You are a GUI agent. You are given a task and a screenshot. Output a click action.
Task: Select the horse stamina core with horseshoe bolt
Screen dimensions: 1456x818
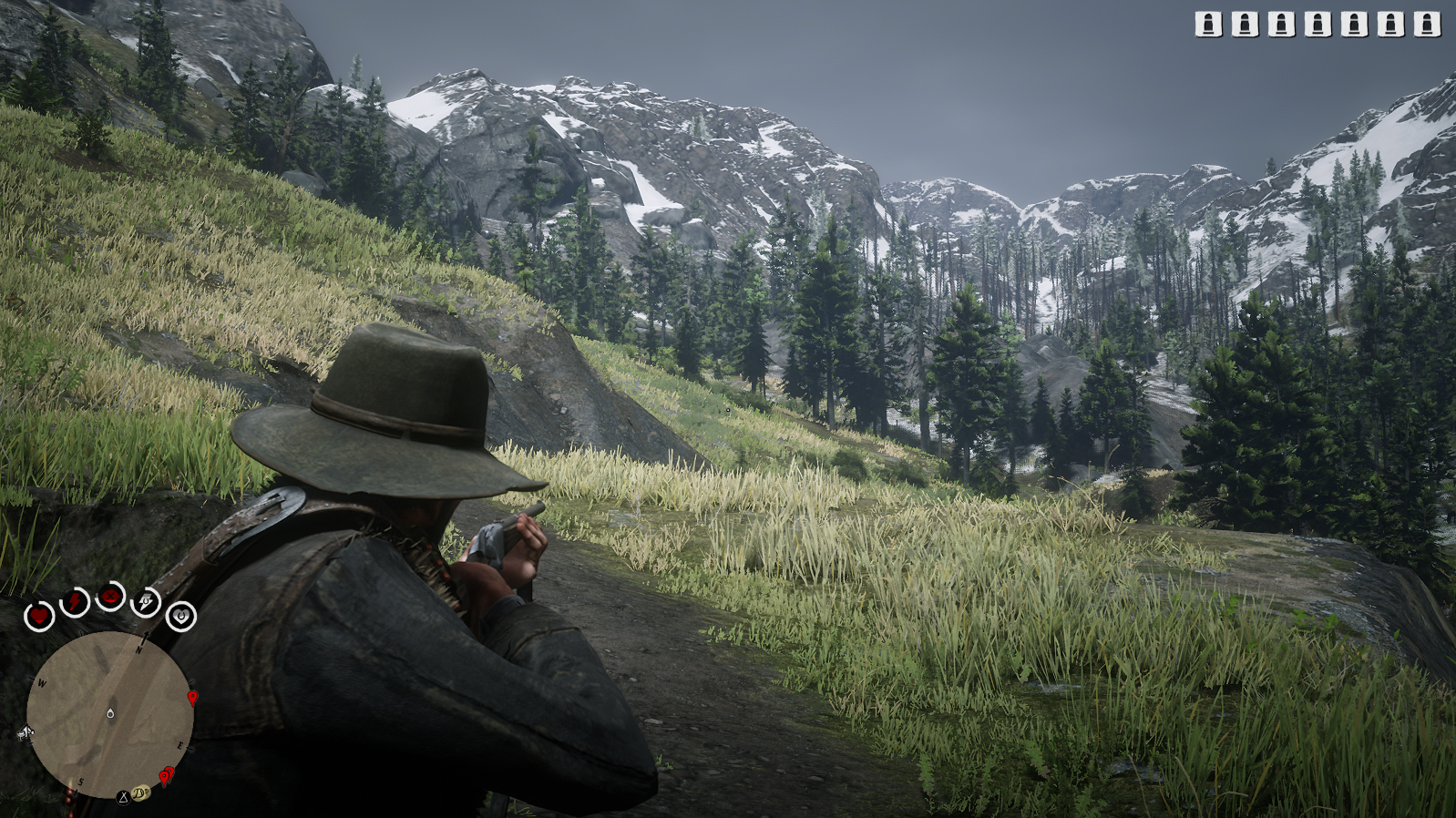tap(146, 602)
